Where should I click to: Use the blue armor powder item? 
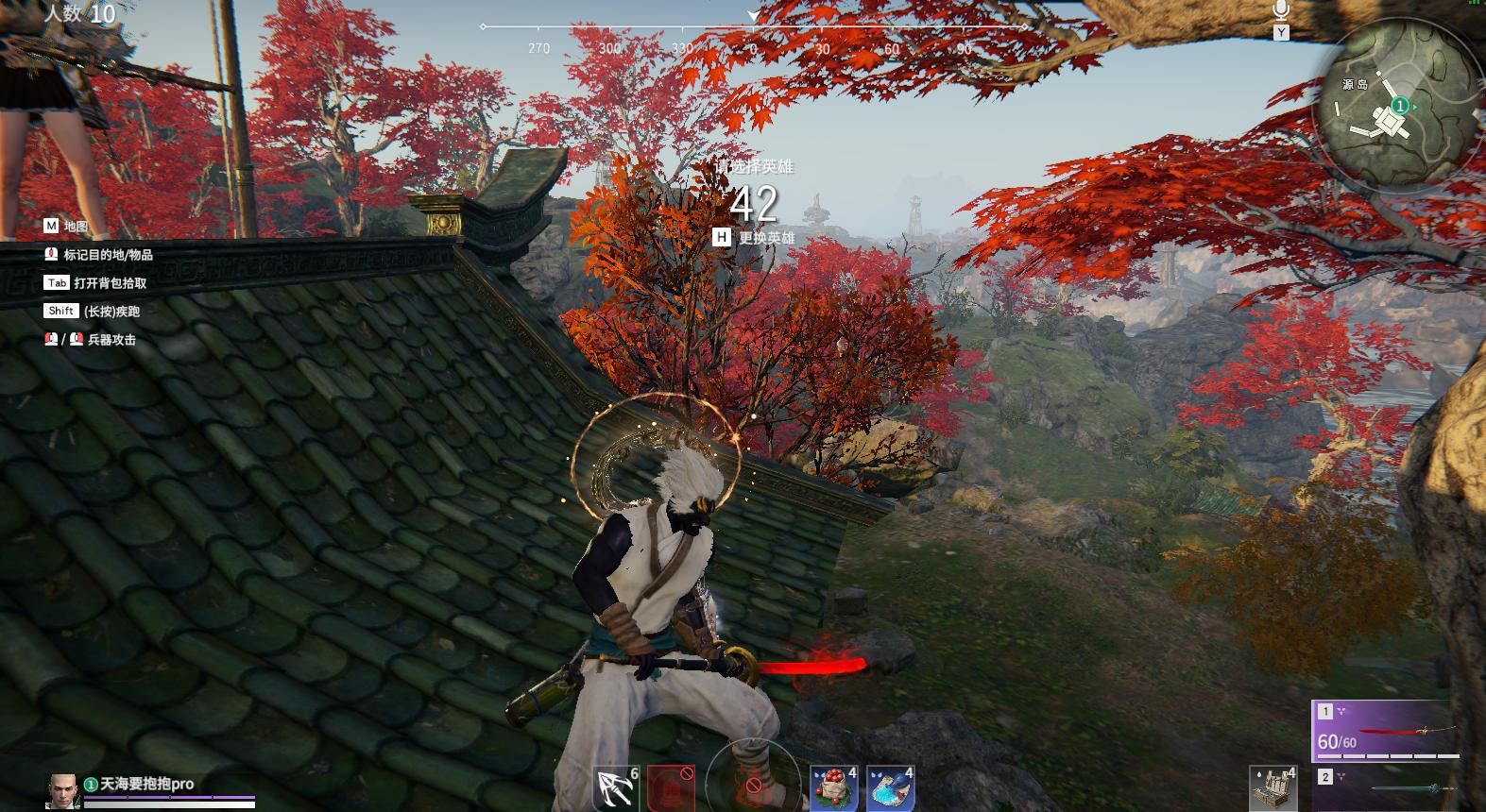pyautogui.click(x=890, y=787)
